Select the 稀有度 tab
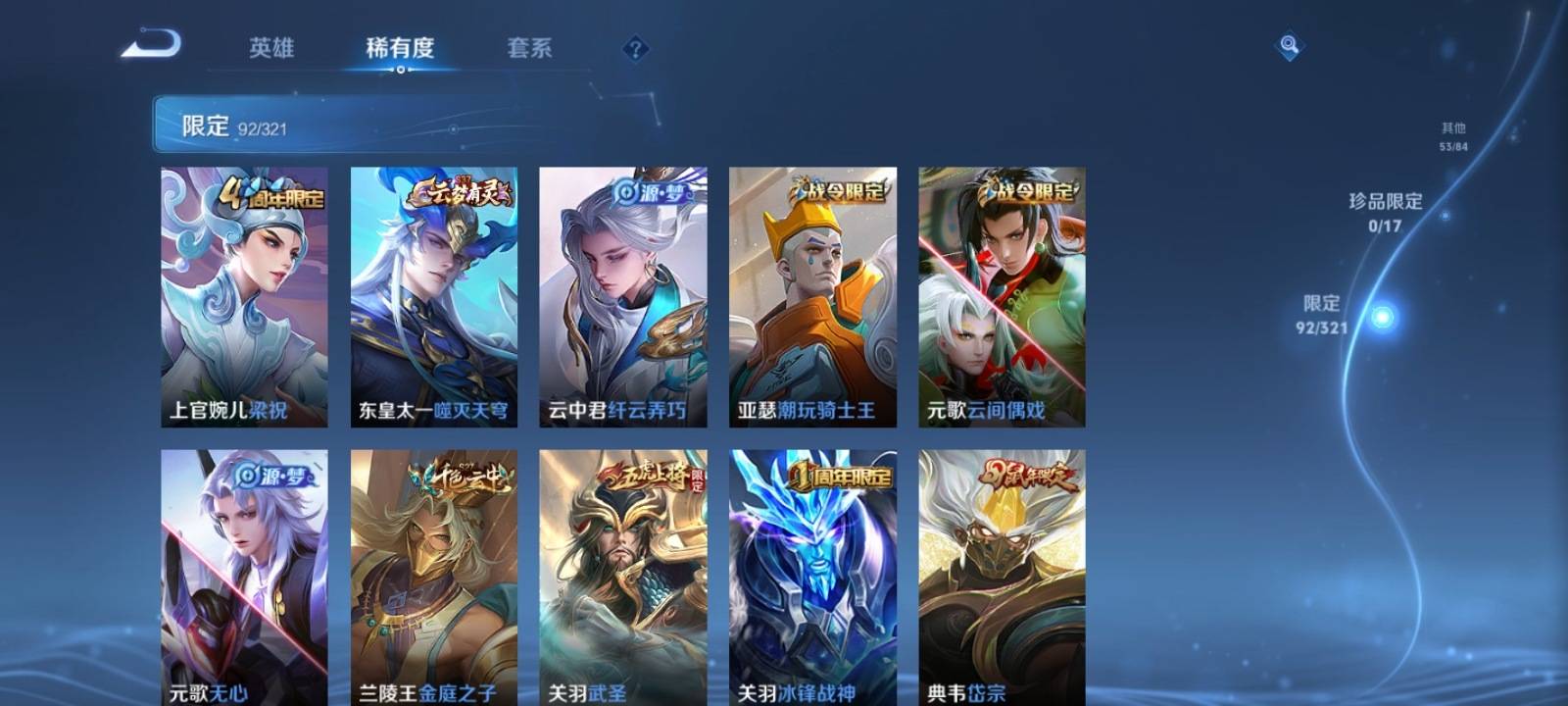The image size is (1568, 706). pos(400,48)
